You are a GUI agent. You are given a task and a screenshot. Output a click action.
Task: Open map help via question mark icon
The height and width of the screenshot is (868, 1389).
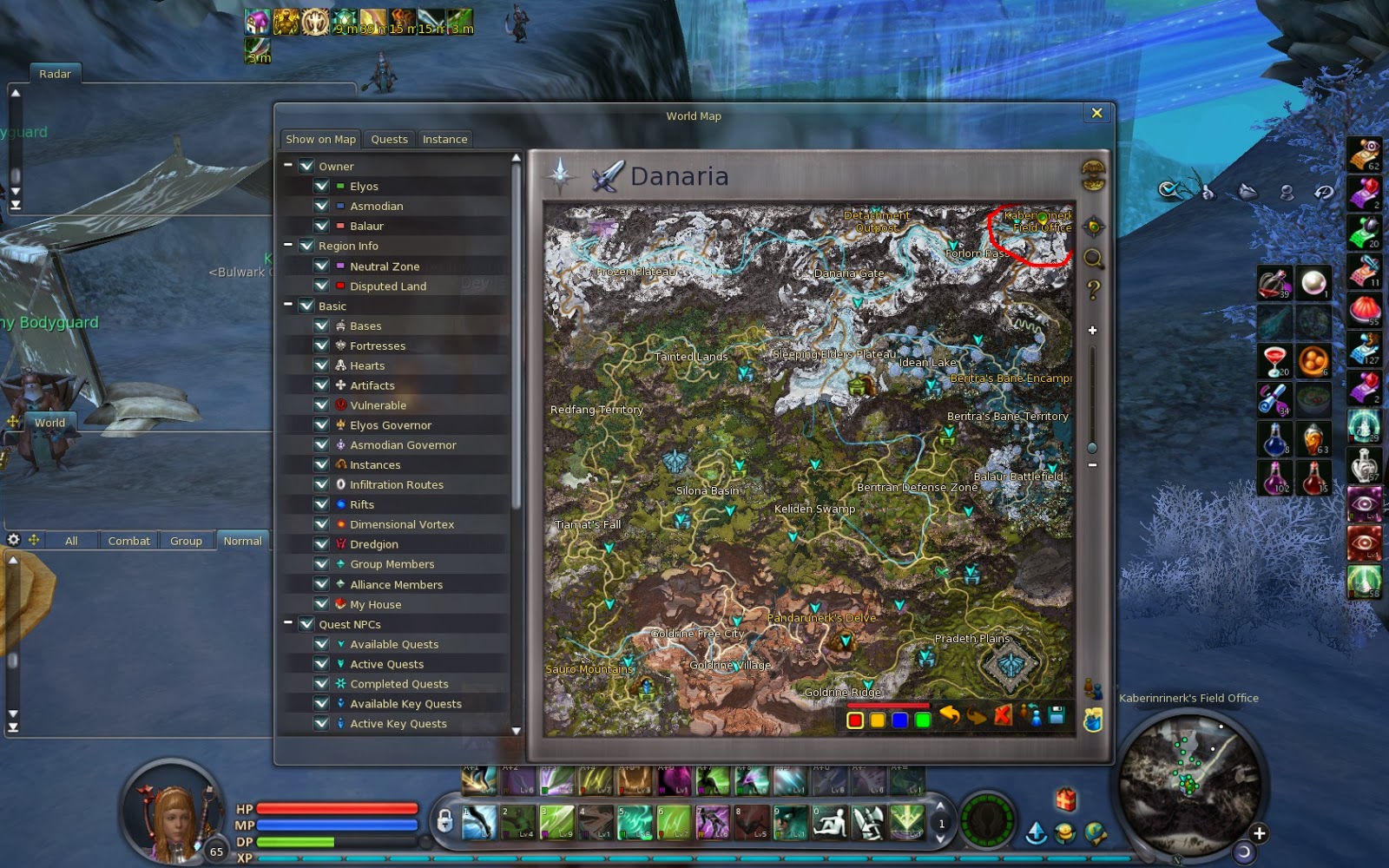pyautogui.click(x=1091, y=289)
